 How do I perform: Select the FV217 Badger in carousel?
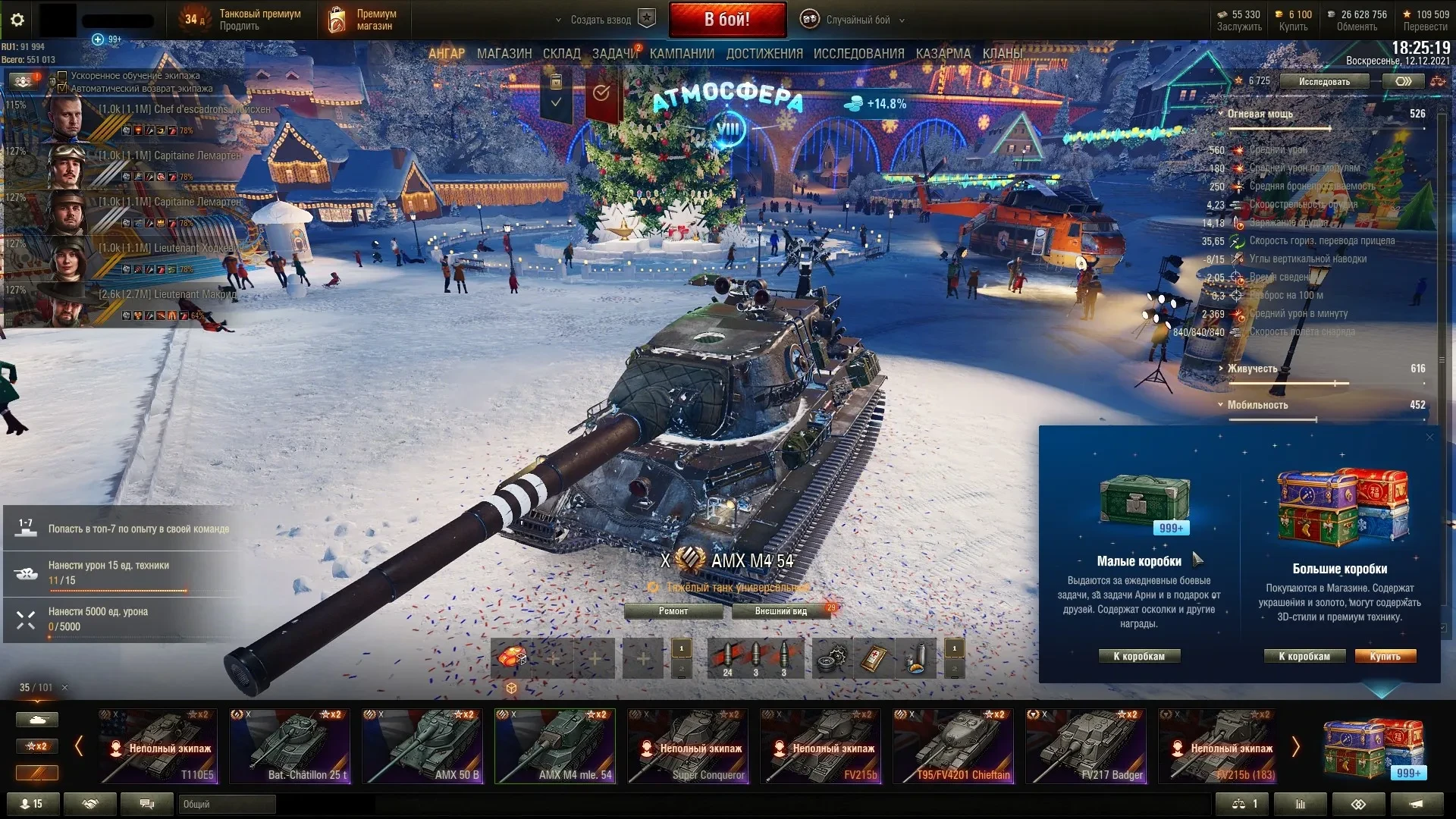click(1086, 746)
